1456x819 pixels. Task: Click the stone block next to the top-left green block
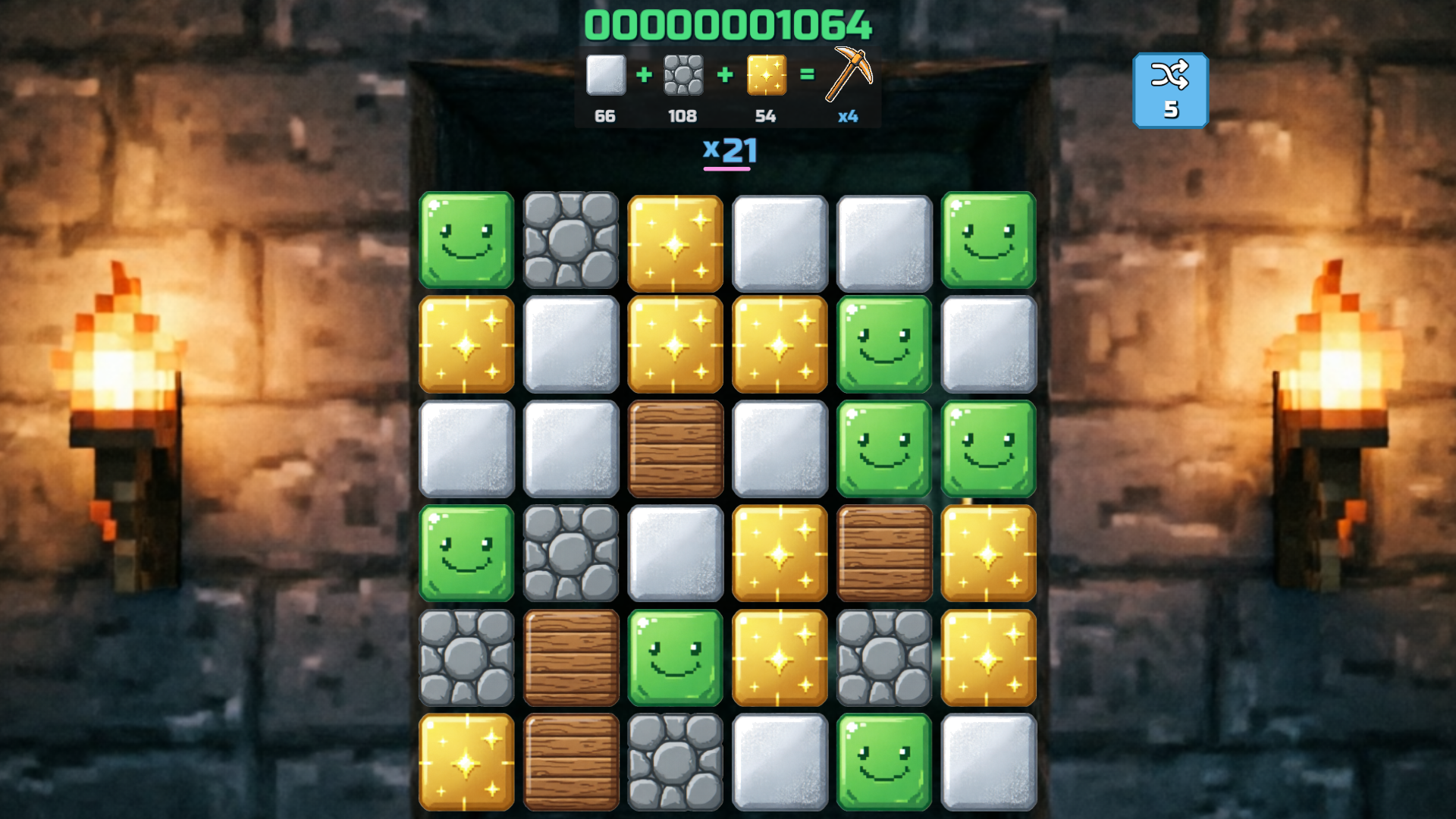click(x=570, y=241)
